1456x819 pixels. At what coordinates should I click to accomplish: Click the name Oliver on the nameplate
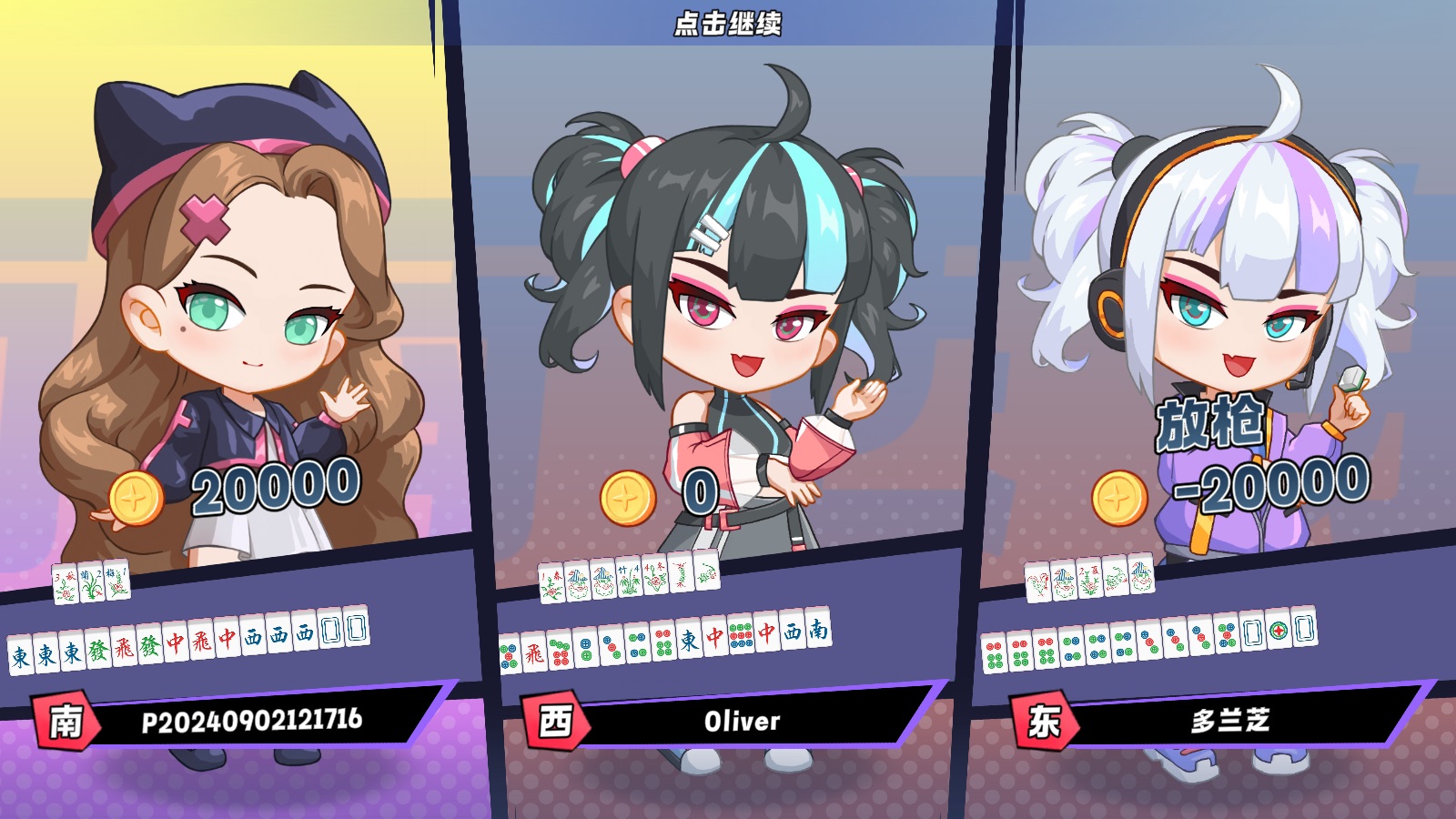[742, 721]
